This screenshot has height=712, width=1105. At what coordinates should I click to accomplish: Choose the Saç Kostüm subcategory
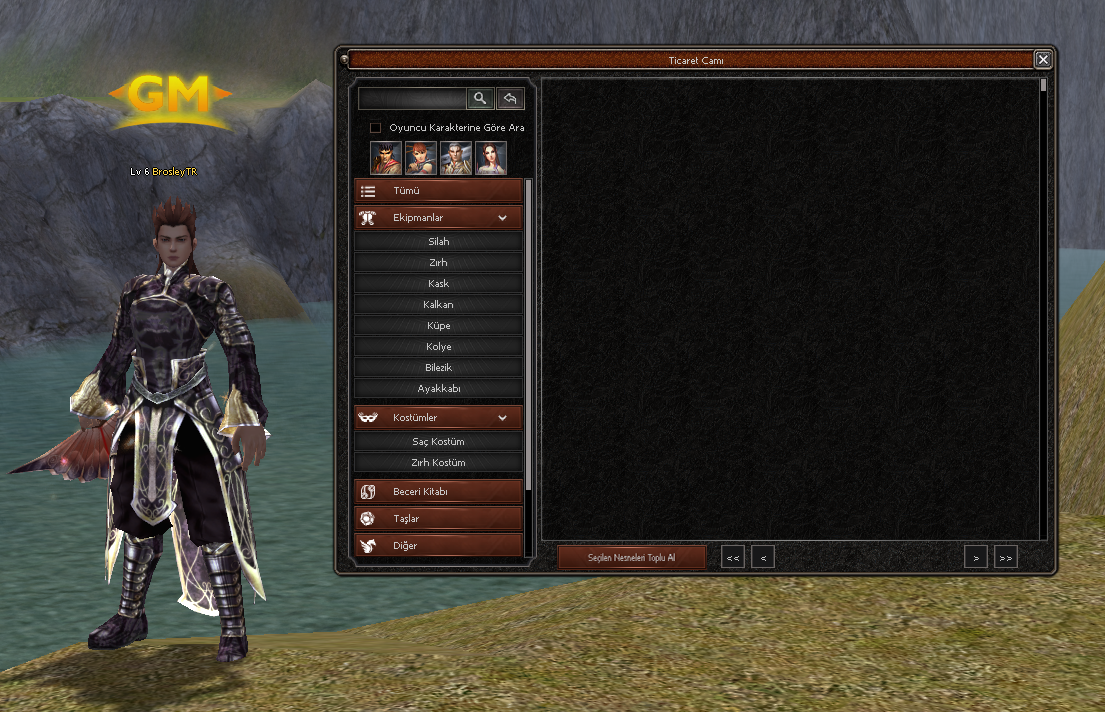point(438,442)
